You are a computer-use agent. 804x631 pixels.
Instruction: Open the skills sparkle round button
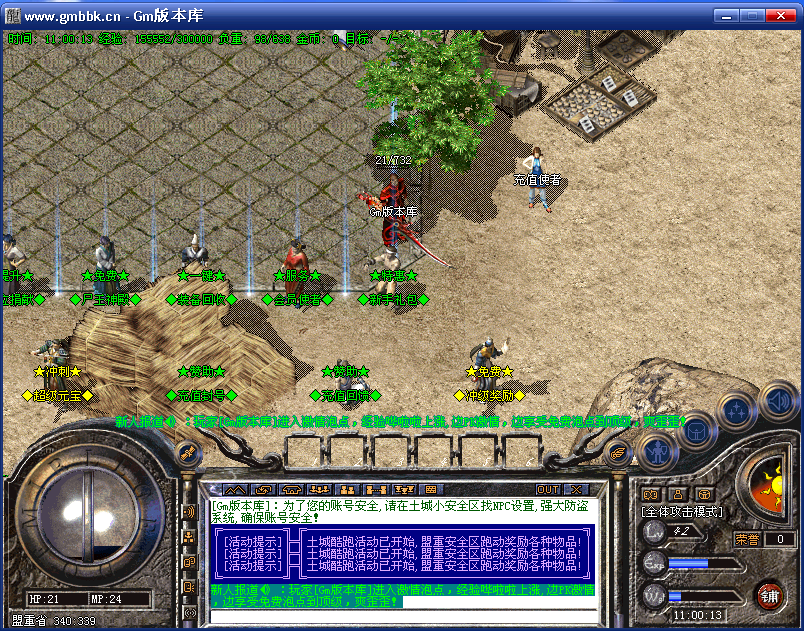737,410
